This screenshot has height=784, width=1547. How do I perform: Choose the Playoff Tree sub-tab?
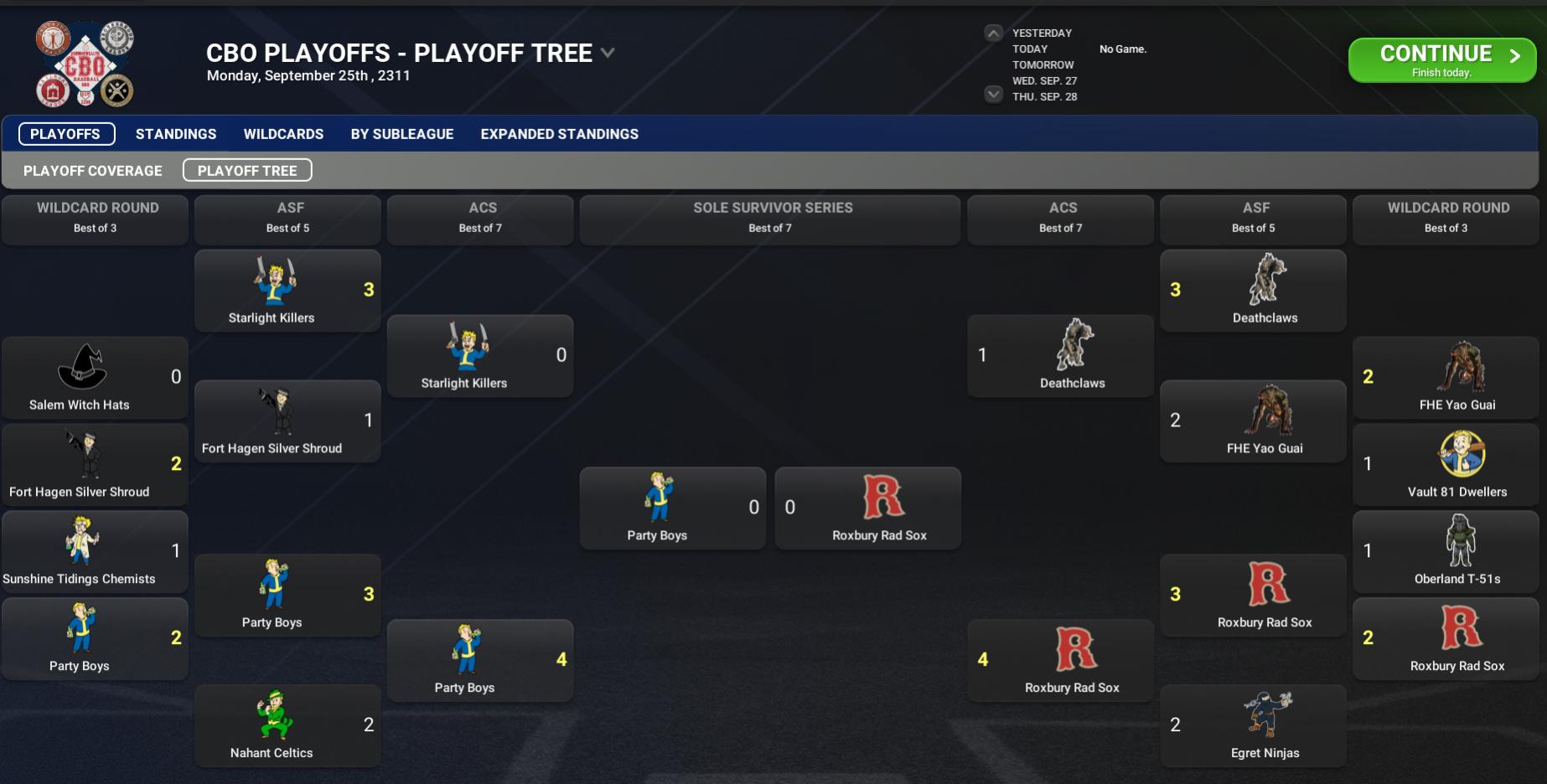point(247,171)
